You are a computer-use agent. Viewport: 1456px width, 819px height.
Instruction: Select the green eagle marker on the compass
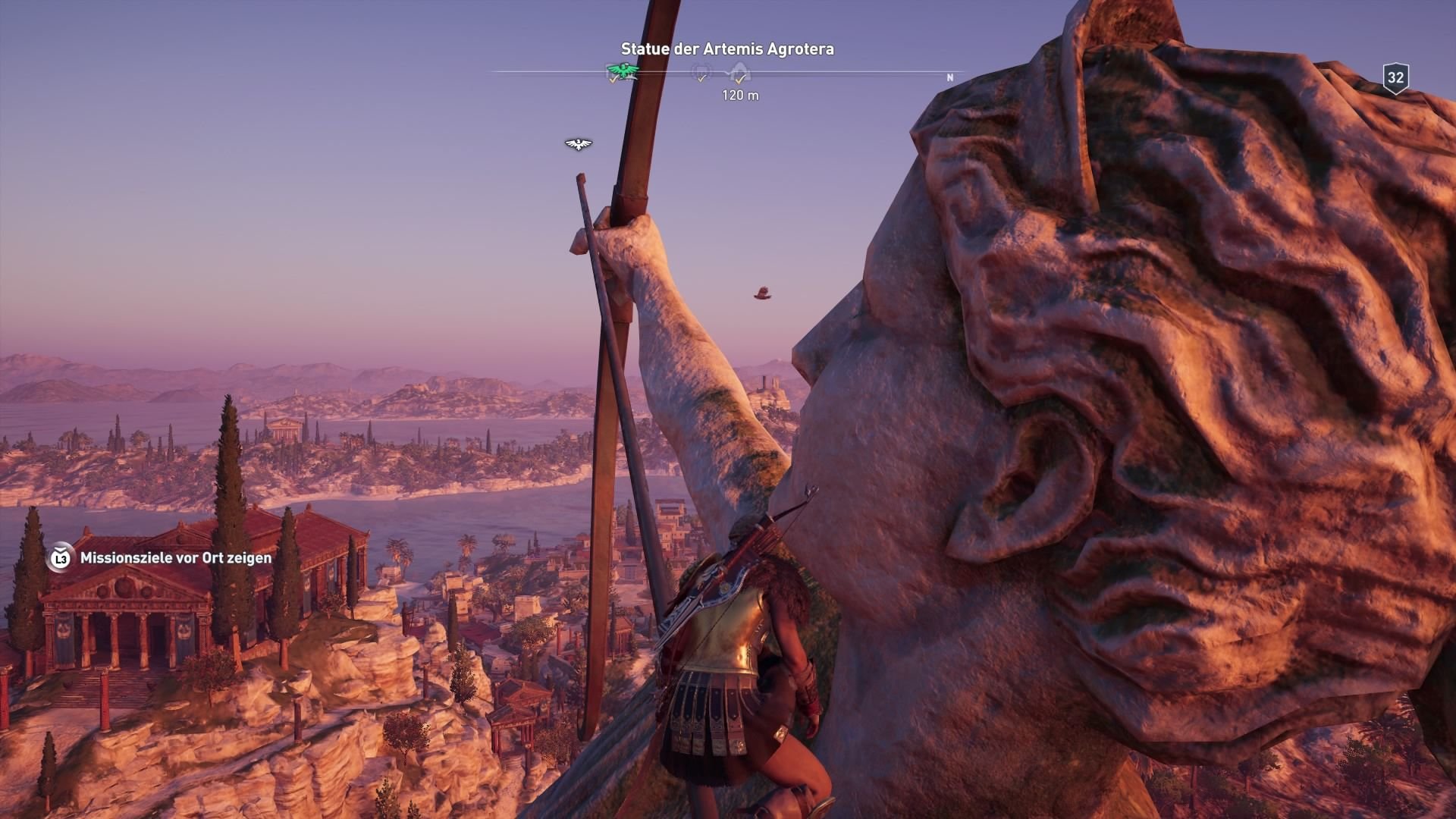pyautogui.click(x=622, y=71)
